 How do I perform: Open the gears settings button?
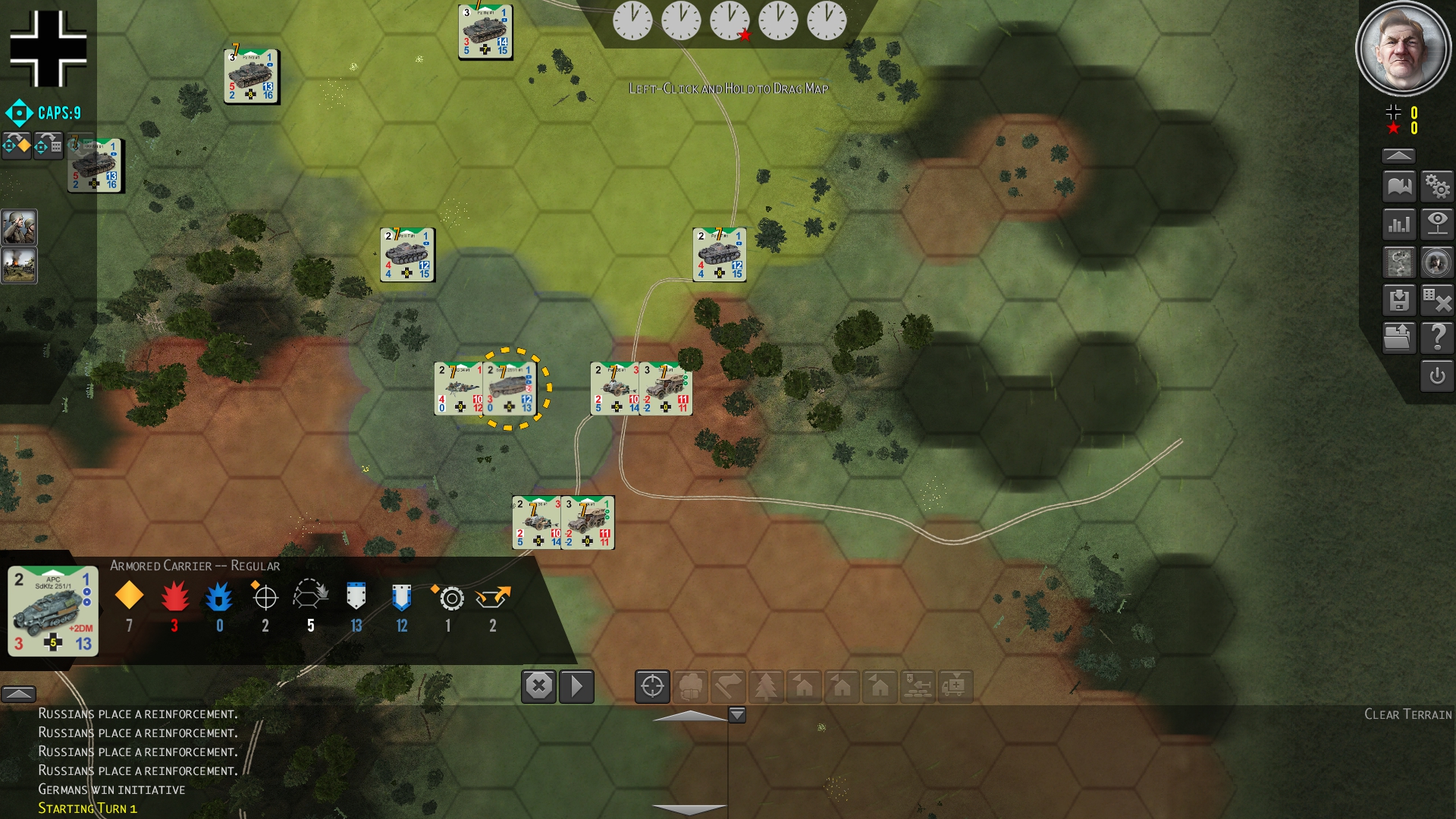click(1437, 186)
